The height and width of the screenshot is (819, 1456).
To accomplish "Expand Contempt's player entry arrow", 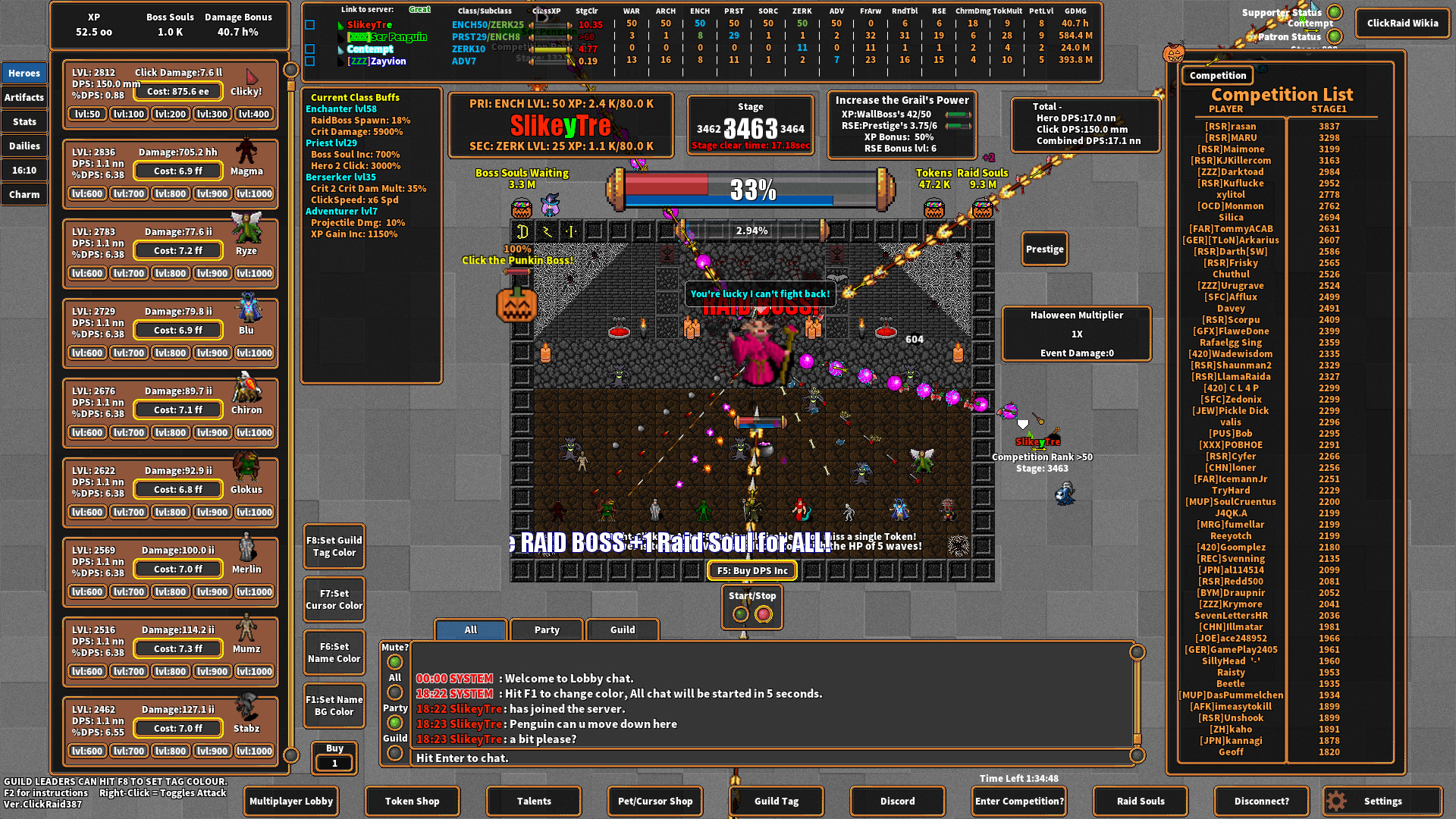I will [x=342, y=49].
